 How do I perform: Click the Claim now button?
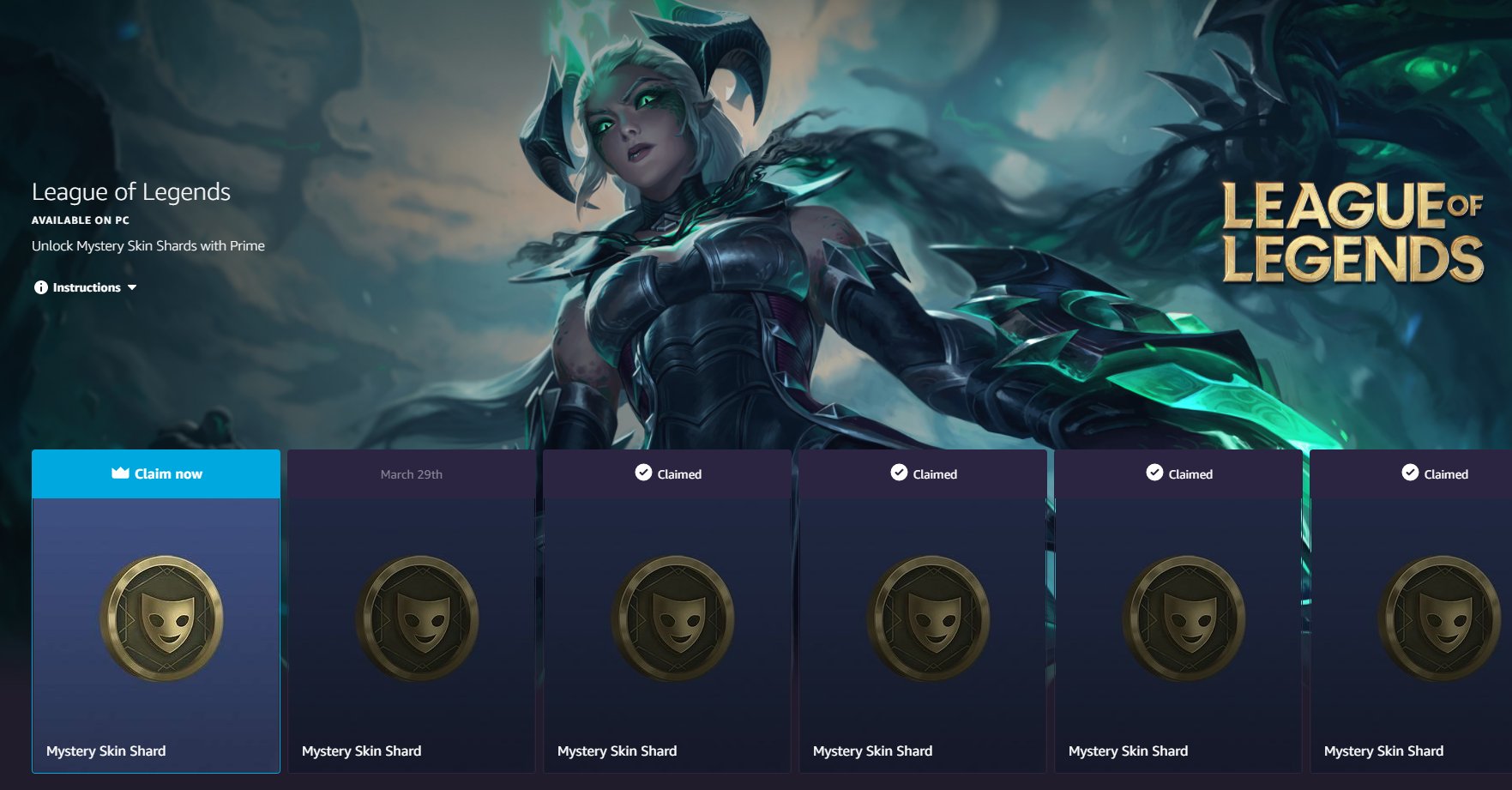click(x=154, y=473)
